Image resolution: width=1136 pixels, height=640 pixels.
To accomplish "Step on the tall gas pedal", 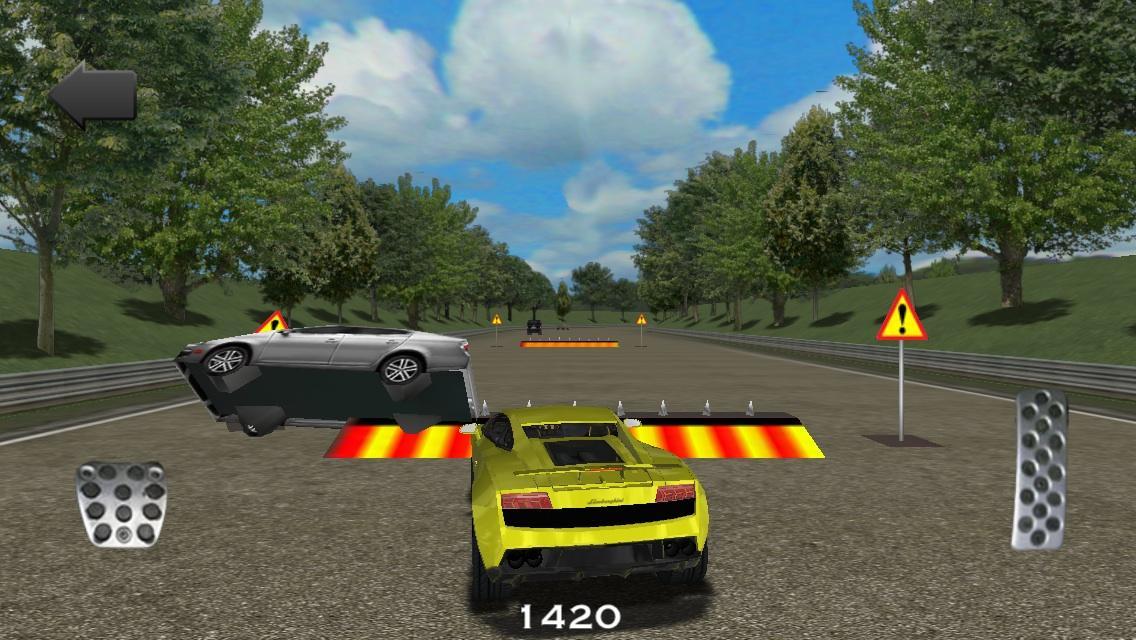I will [1040, 469].
